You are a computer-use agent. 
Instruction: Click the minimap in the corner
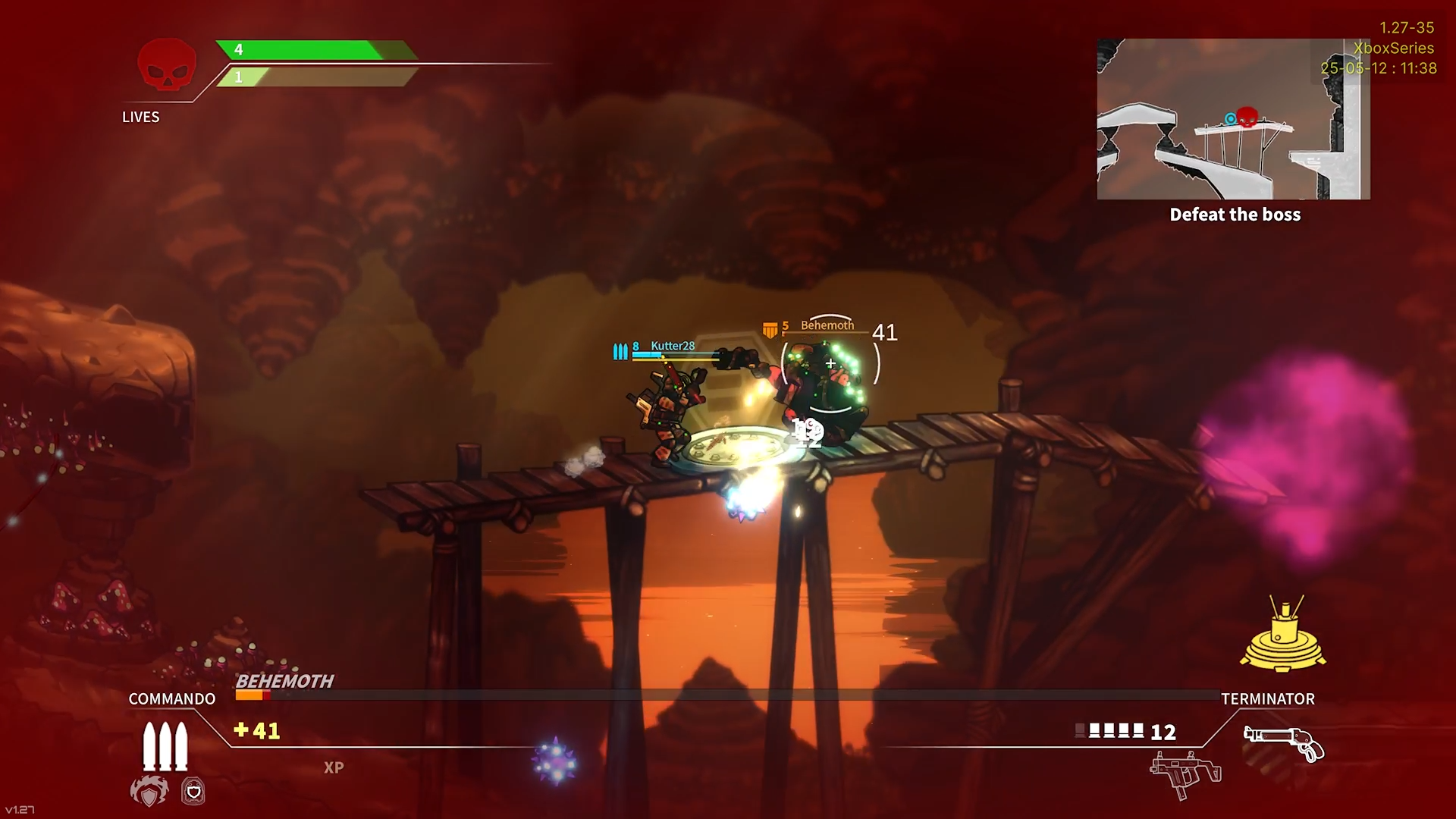click(1233, 119)
